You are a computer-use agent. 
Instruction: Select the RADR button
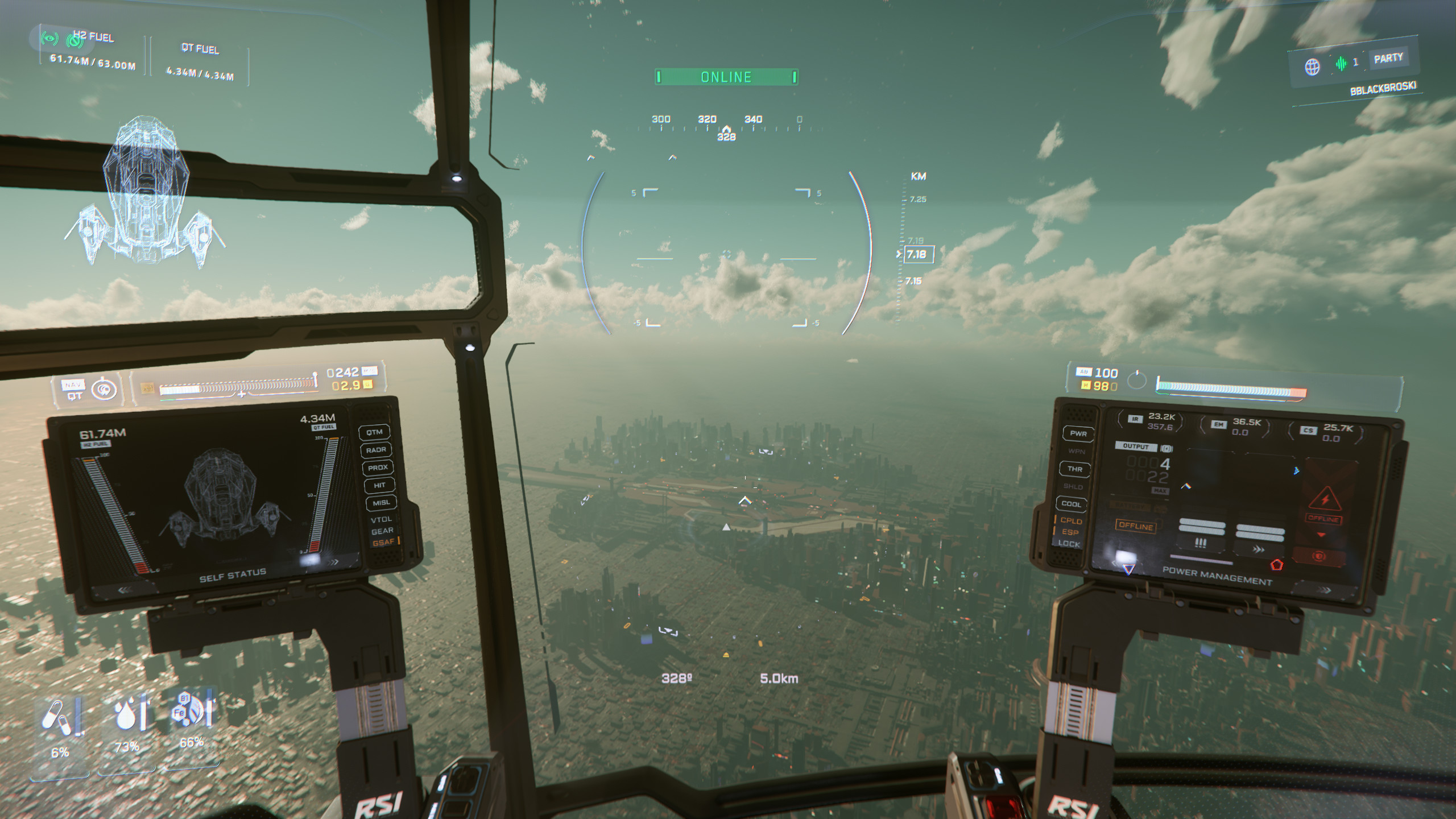[x=376, y=450]
